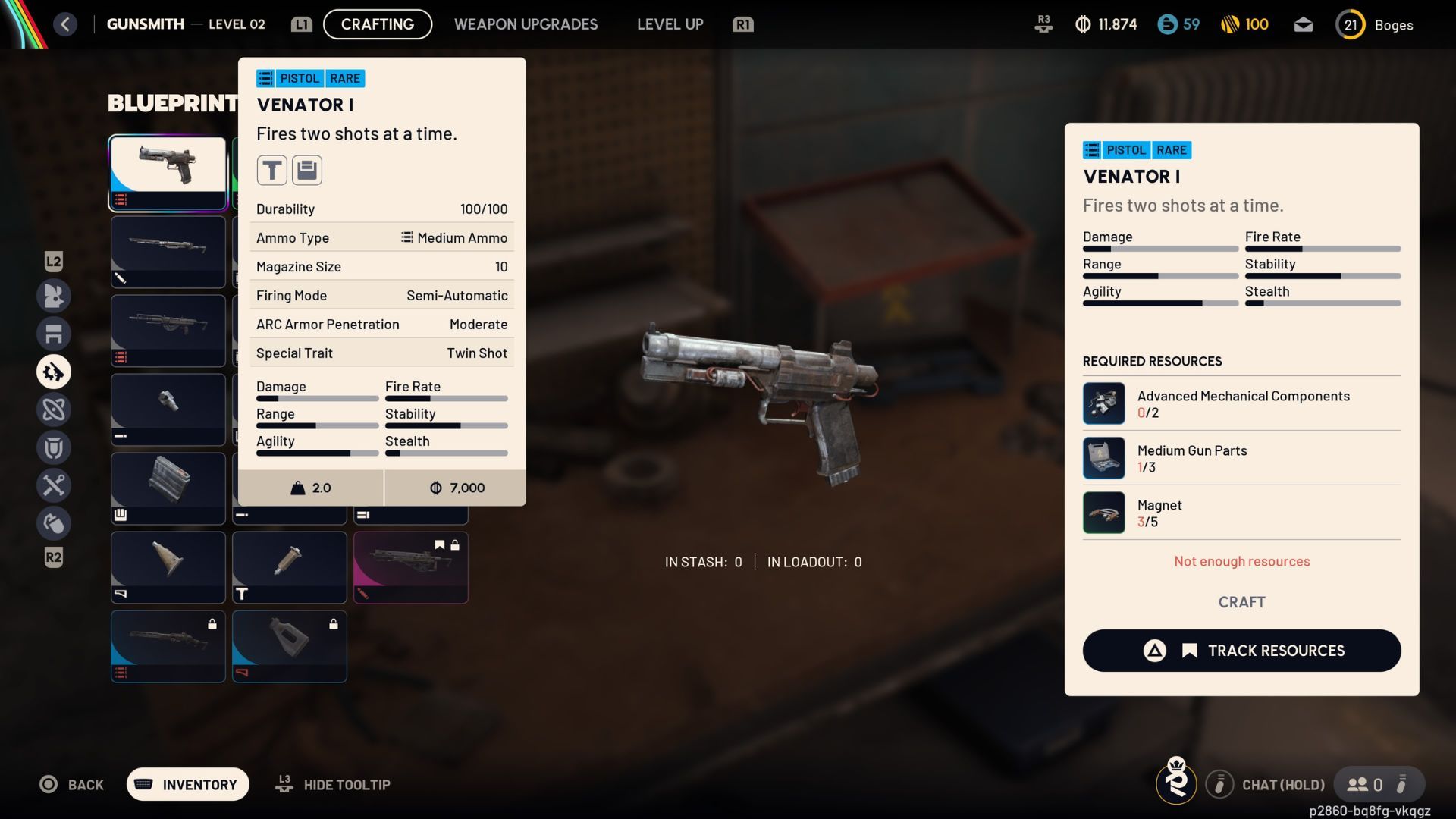Select the Venator I pistol blueprint
The image size is (1456, 819).
pos(168,172)
